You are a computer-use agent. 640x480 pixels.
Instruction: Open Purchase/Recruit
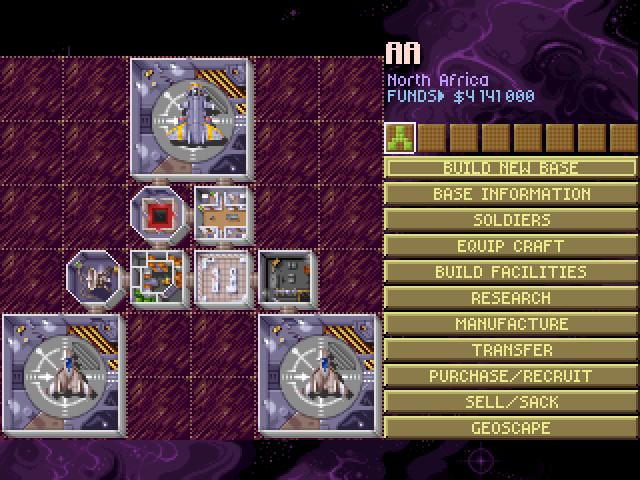click(x=510, y=375)
